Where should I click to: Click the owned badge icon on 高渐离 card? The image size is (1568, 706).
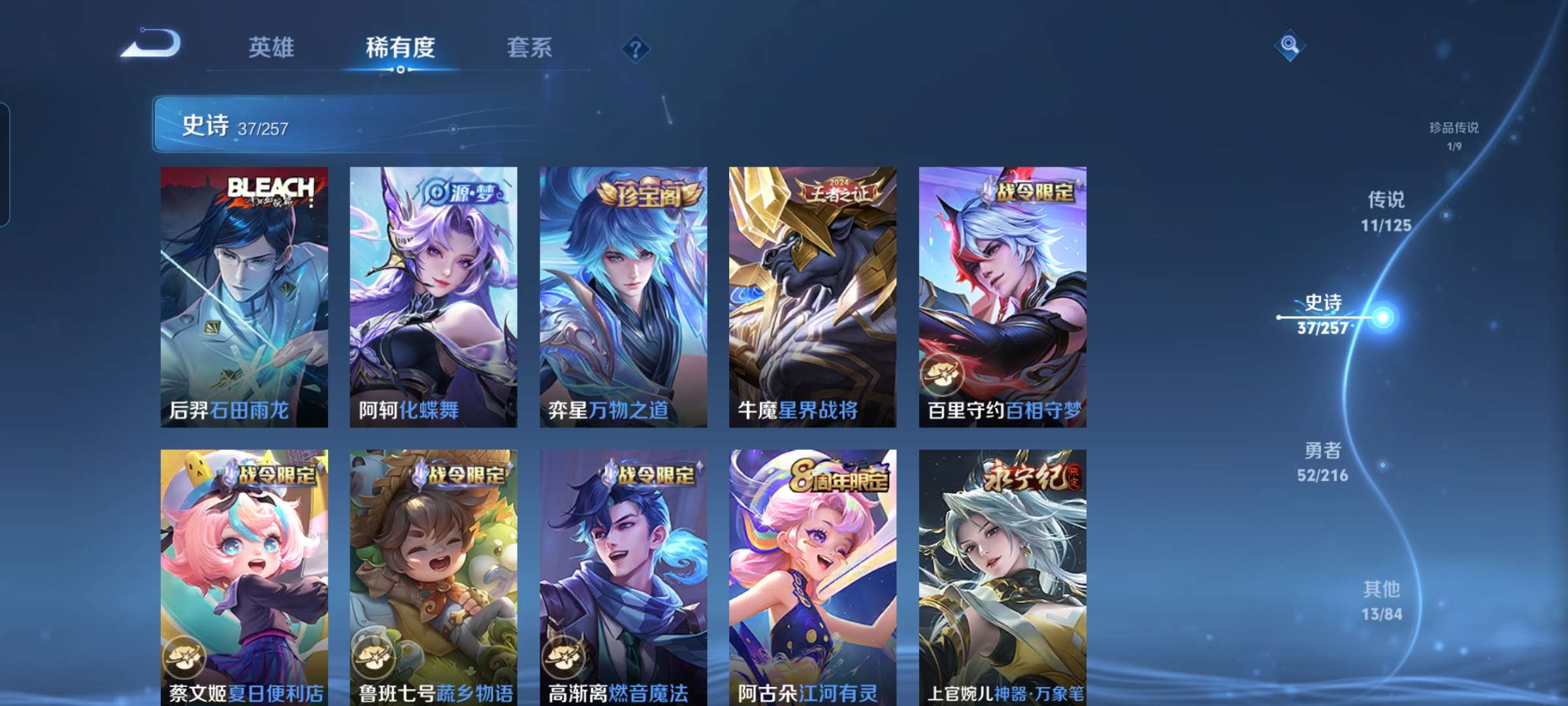point(563,656)
